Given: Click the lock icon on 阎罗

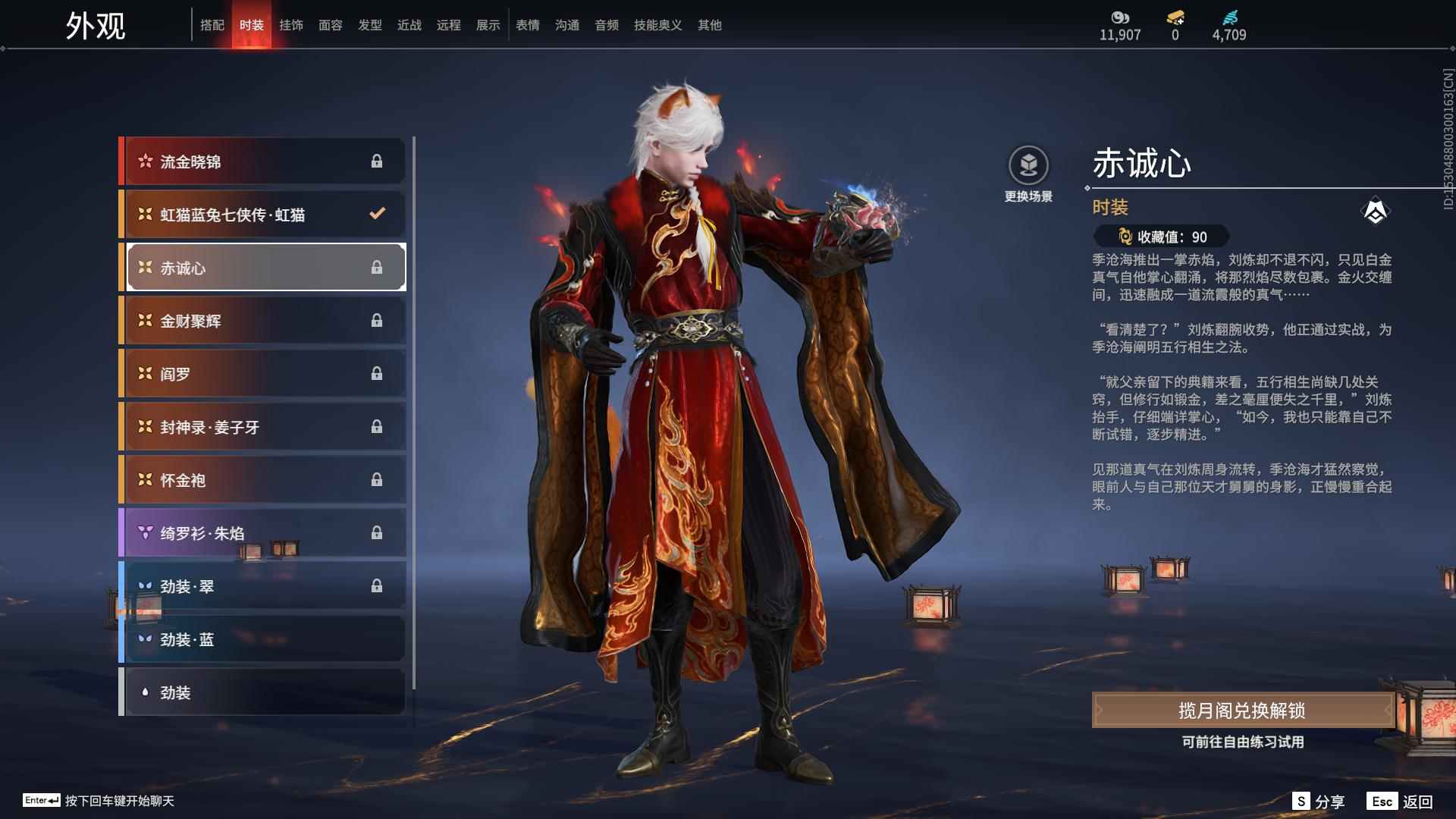Looking at the screenshot, I should (x=377, y=373).
